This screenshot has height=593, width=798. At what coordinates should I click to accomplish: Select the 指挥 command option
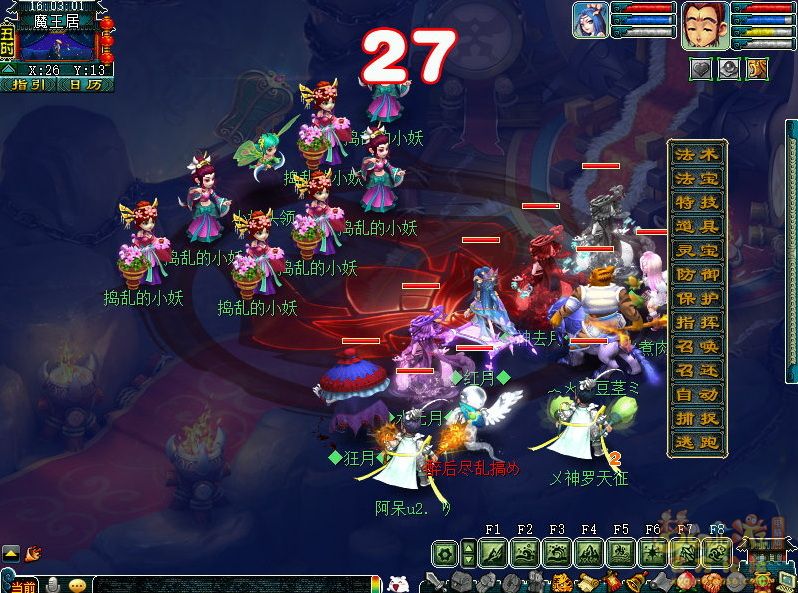696,323
